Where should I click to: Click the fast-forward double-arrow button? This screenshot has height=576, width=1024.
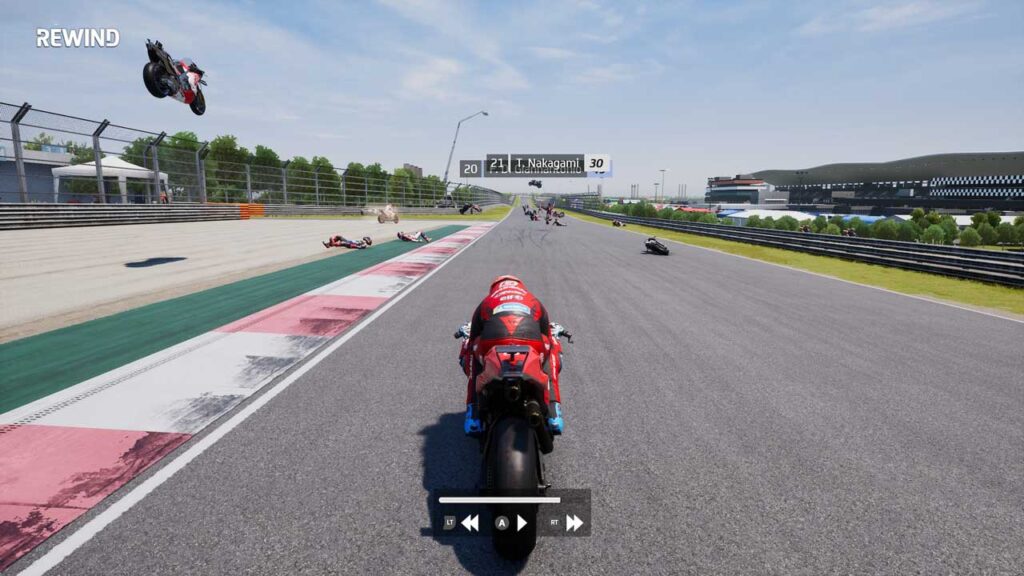(574, 522)
